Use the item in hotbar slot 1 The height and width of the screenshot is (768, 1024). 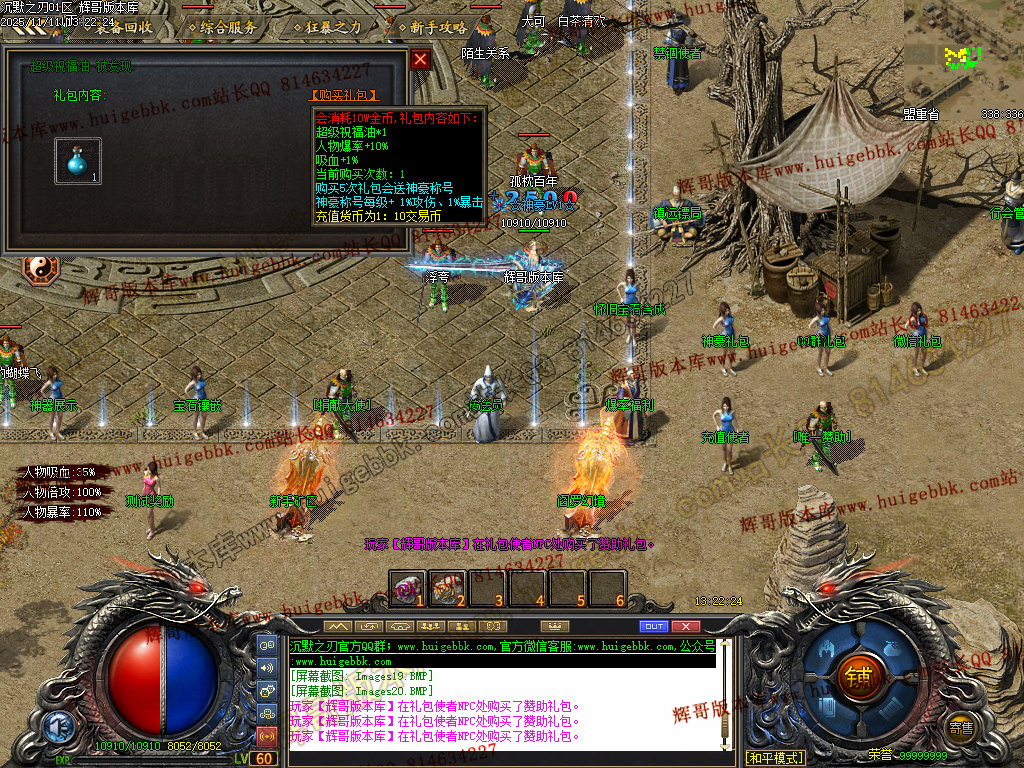click(x=408, y=588)
